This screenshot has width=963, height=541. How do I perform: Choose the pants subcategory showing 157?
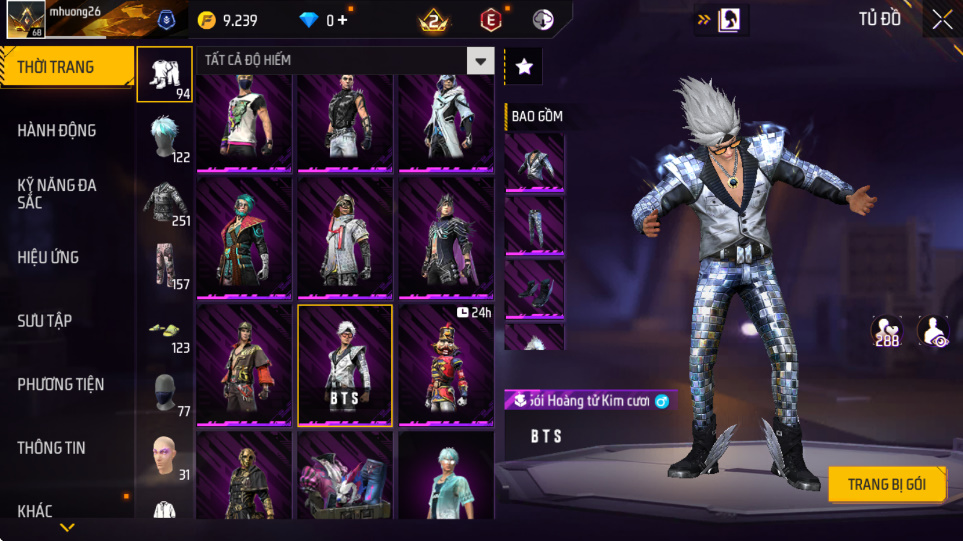165,267
